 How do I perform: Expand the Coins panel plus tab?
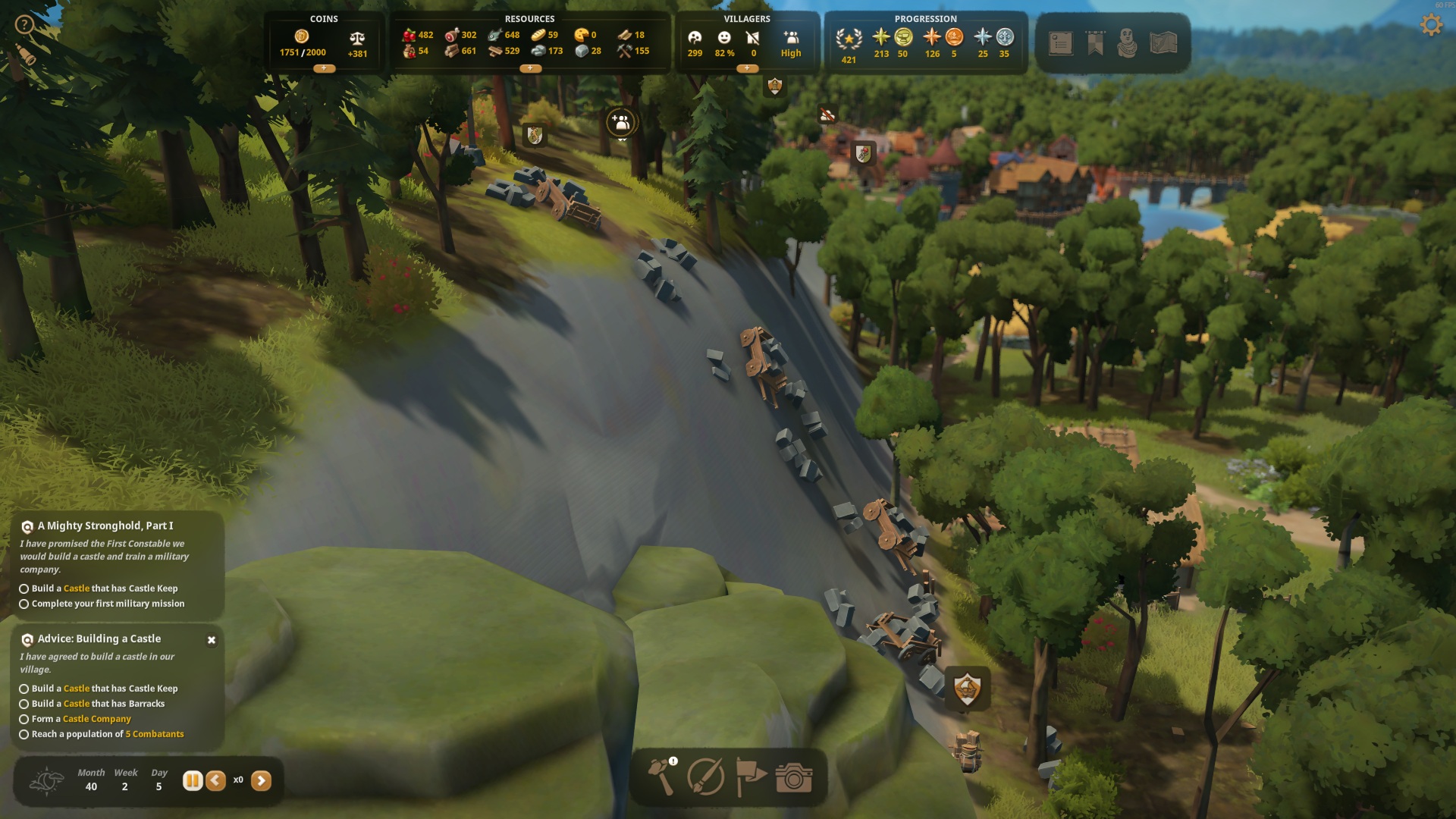point(324,68)
